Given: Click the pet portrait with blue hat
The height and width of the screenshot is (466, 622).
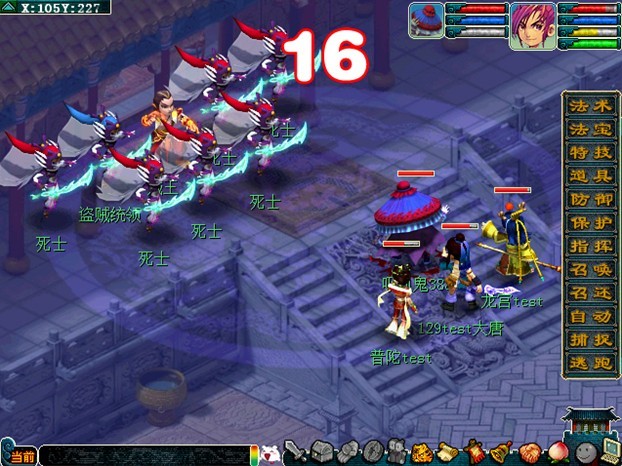Looking at the screenshot, I should point(426,22).
